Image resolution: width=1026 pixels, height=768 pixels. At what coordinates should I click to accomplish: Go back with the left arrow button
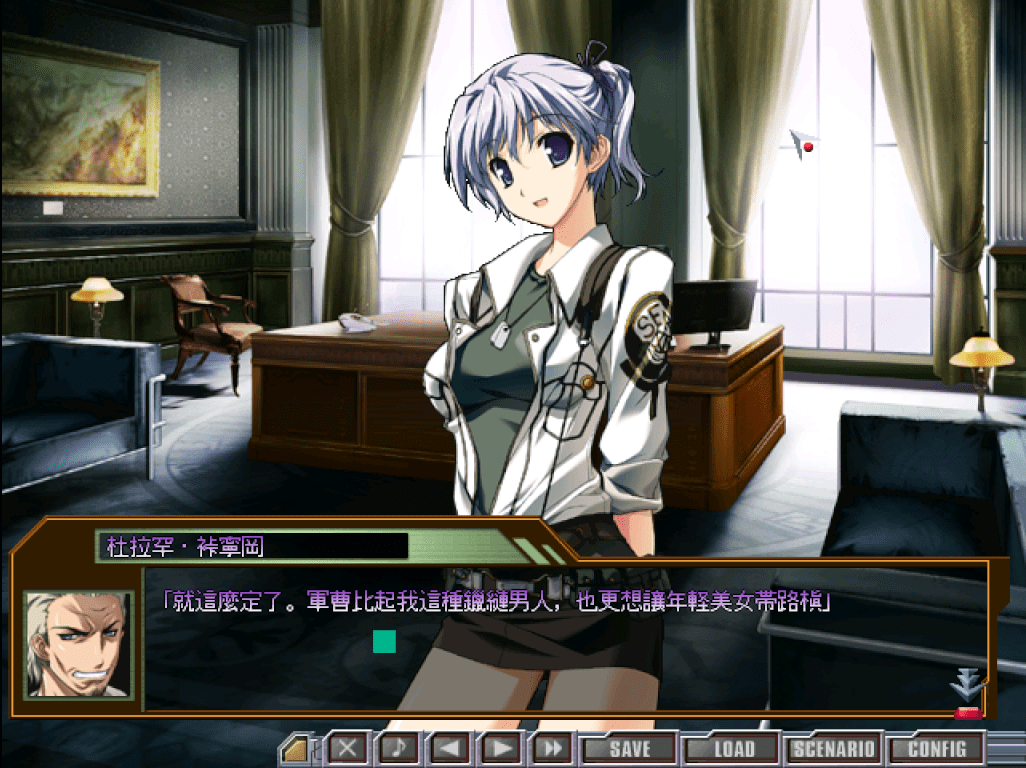pos(450,748)
